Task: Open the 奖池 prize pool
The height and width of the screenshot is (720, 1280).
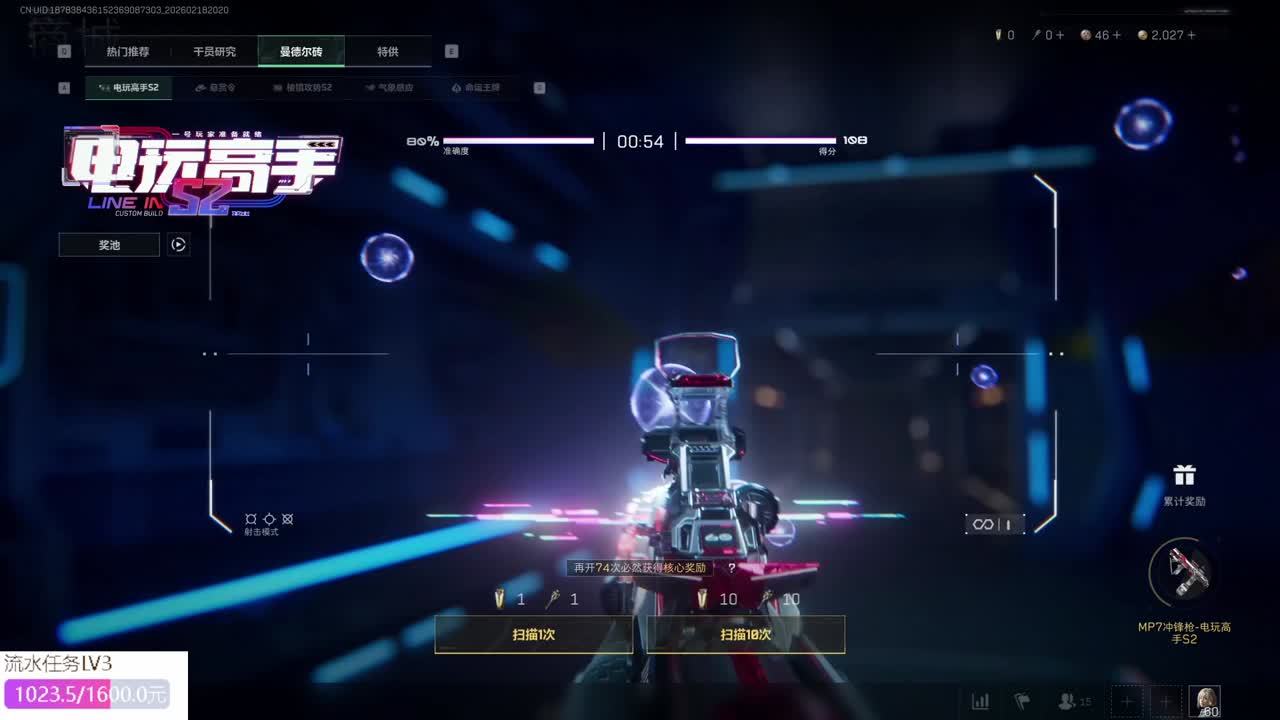Action: point(109,245)
